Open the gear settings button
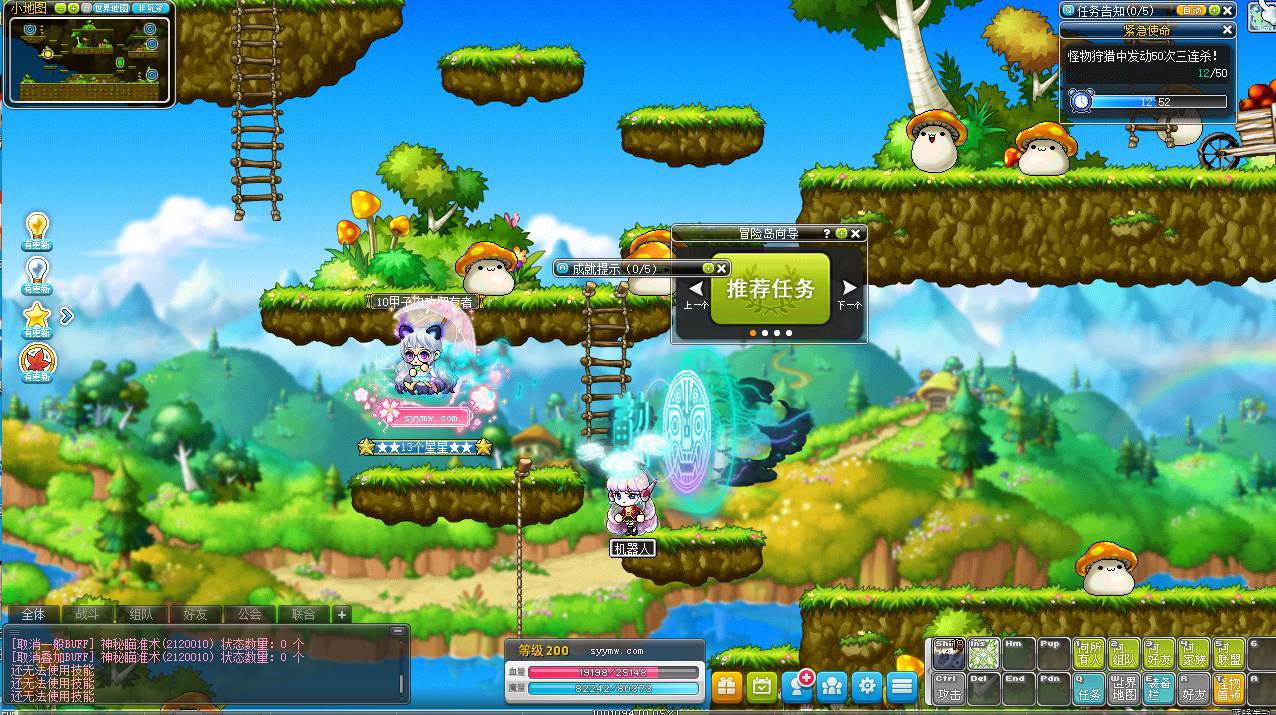This screenshot has width=1276, height=715. (x=867, y=686)
